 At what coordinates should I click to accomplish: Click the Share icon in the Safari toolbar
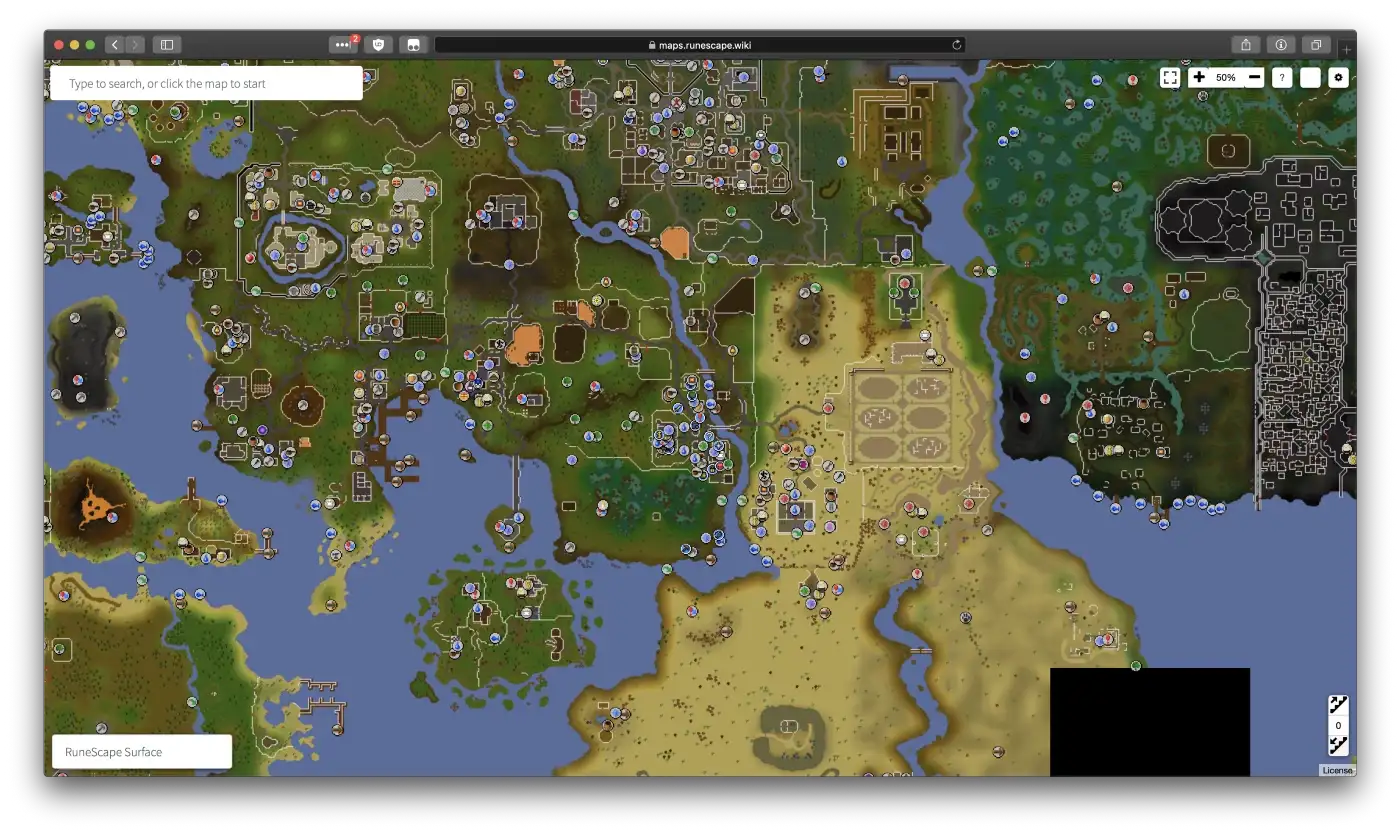click(x=1245, y=44)
